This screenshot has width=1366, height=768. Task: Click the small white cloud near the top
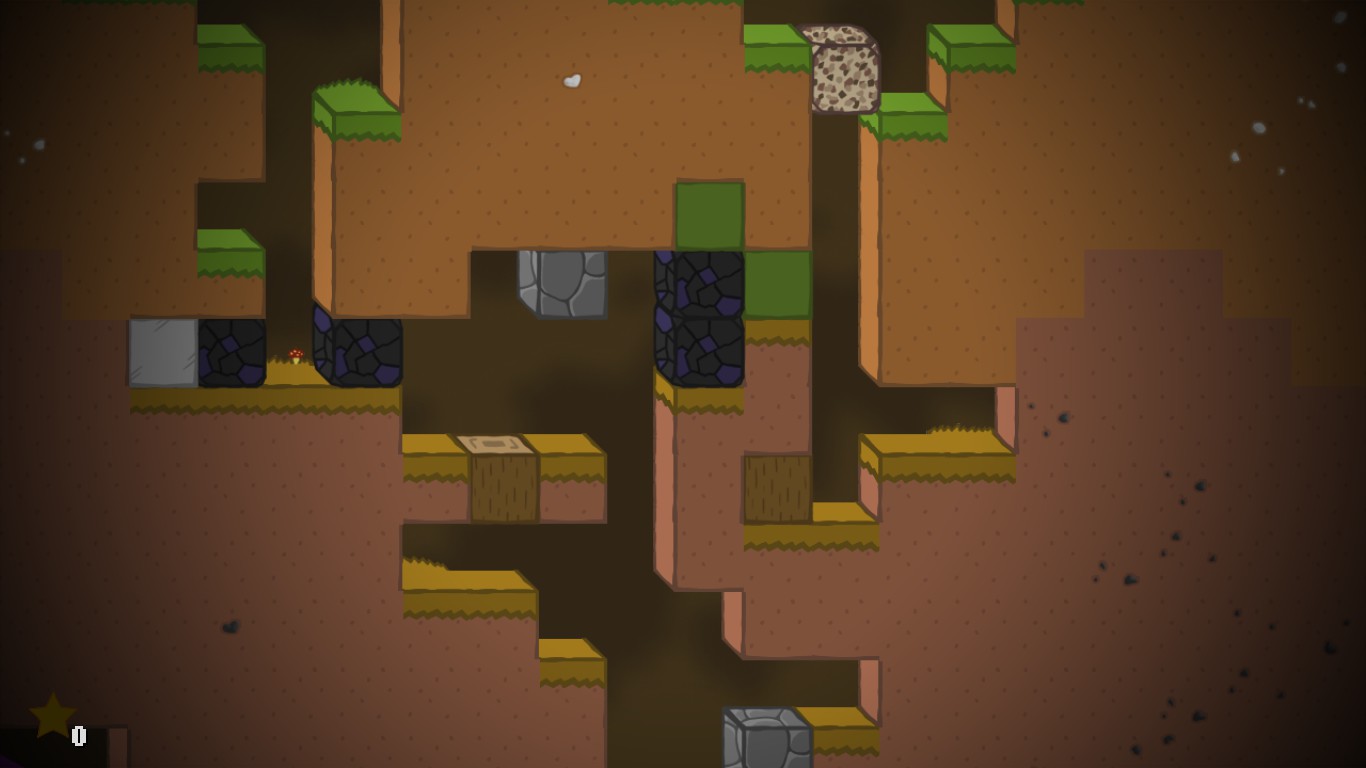(570, 78)
